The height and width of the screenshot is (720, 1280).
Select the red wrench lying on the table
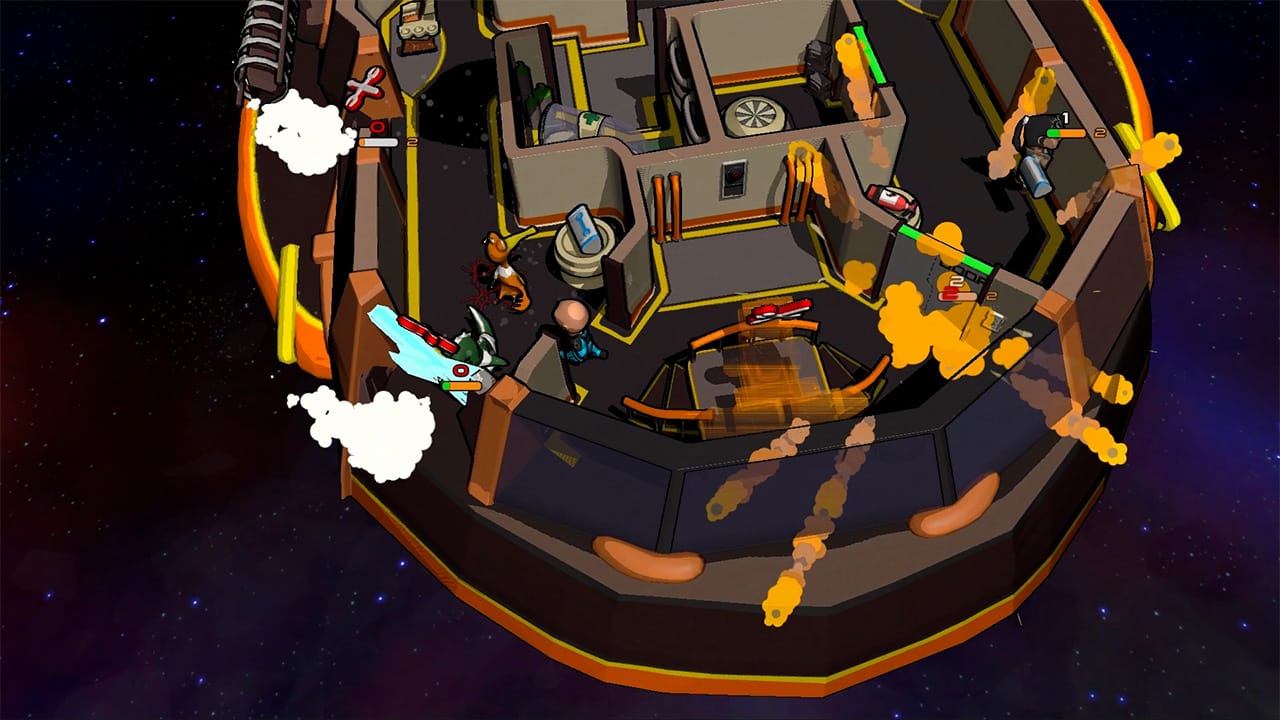782,312
